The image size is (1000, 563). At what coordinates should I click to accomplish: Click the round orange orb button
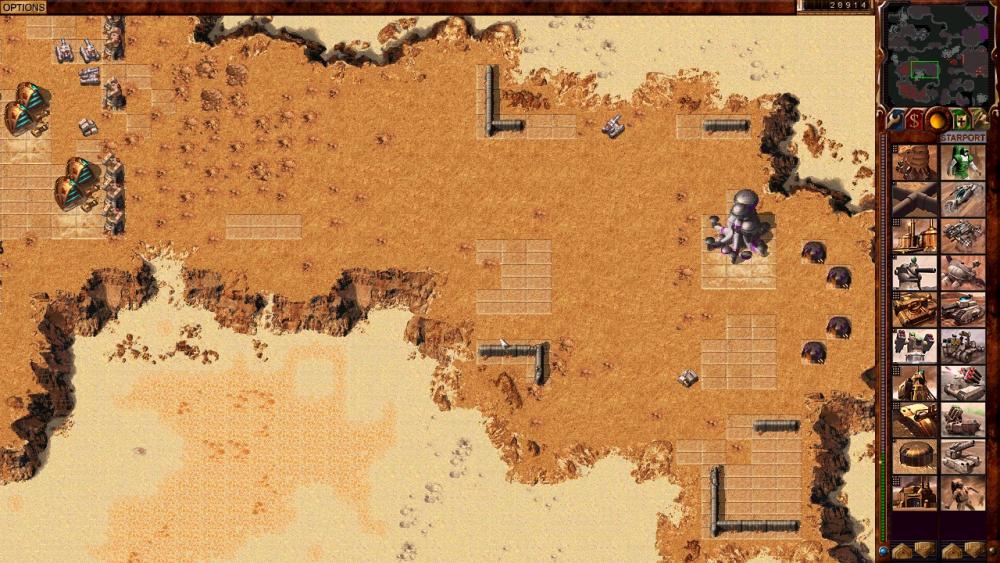click(x=937, y=120)
